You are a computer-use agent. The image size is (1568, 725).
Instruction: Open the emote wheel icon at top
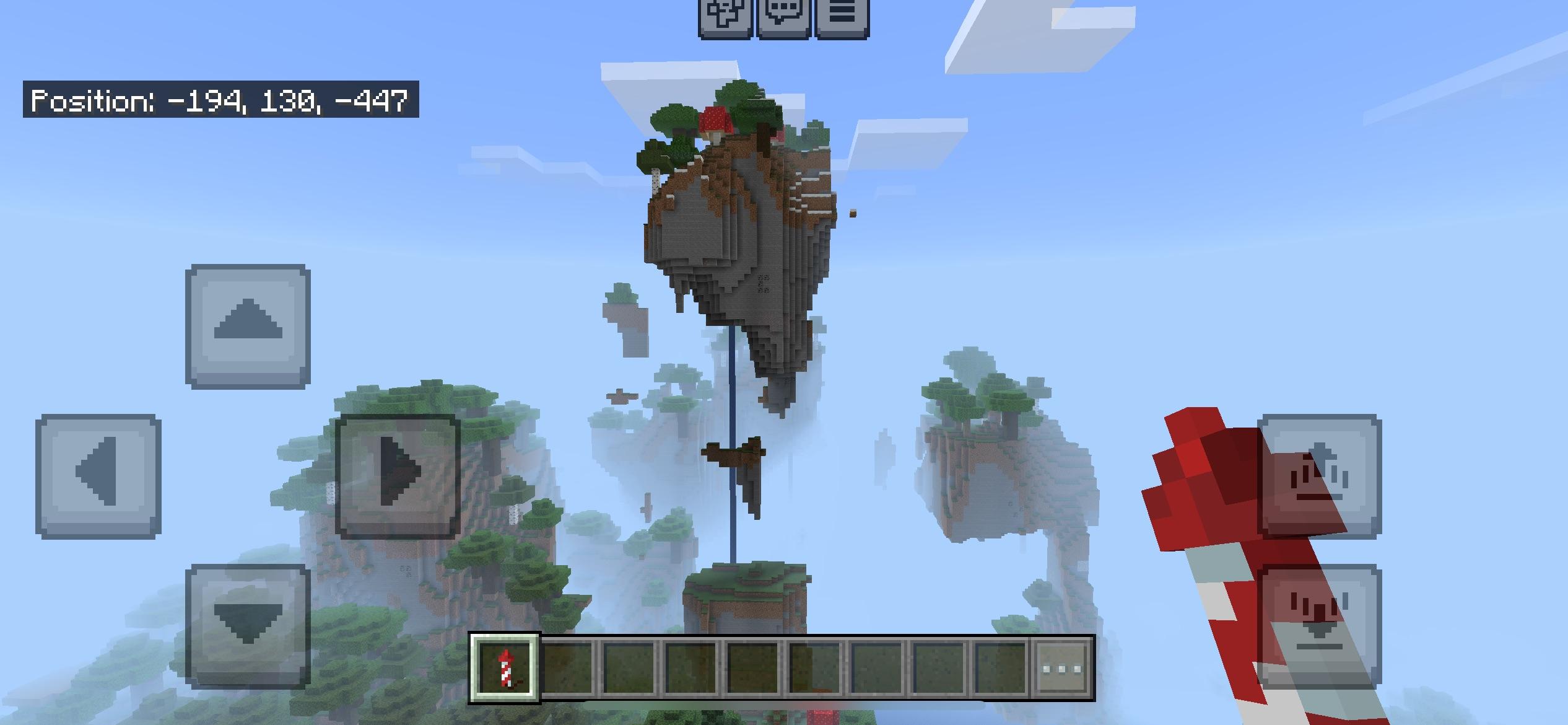(x=725, y=15)
